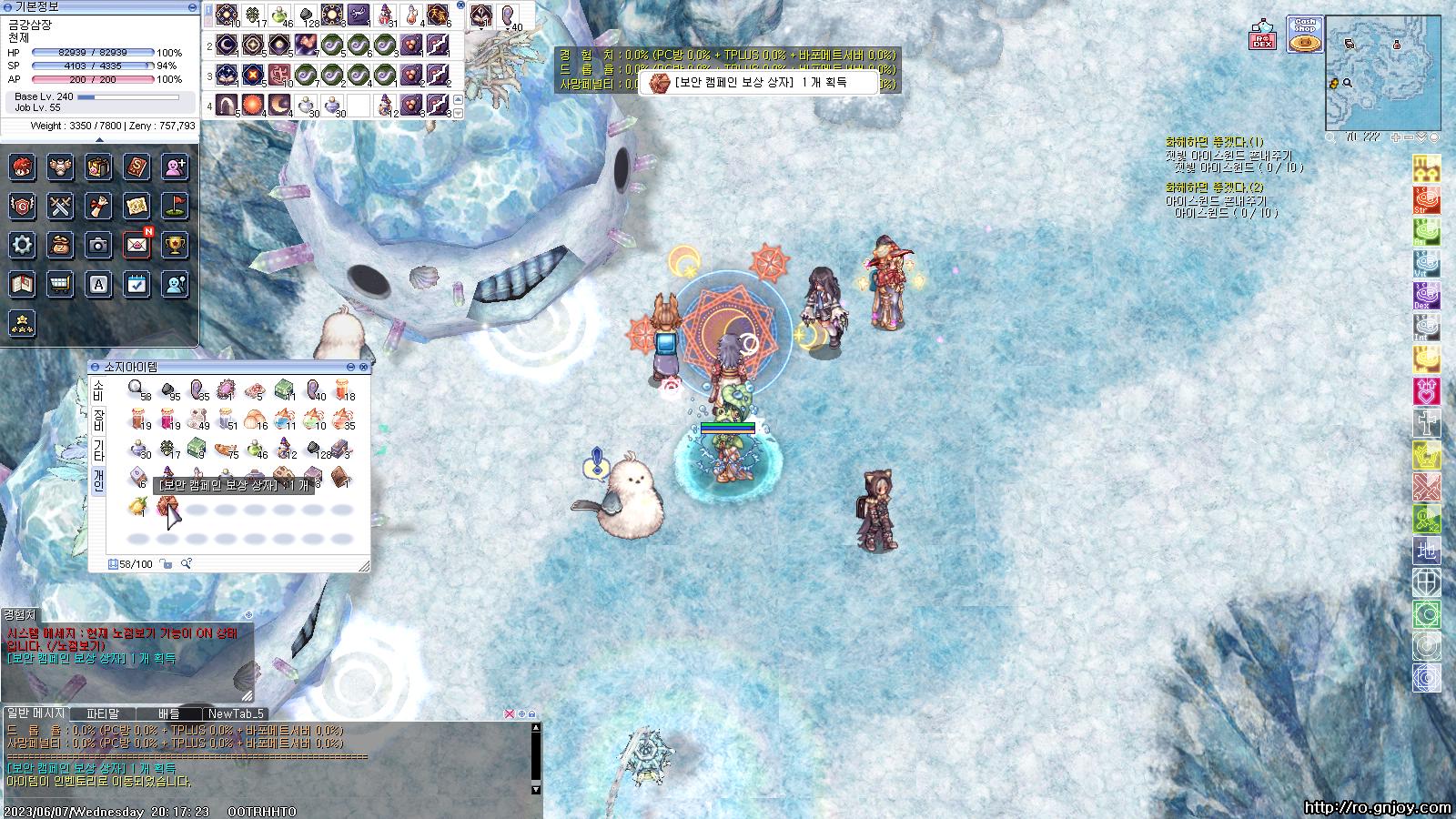Switch to the NewTab_5 chat tab
Image resolution: width=1456 pixels, height=819 pixels.
[x=235, y=714]
